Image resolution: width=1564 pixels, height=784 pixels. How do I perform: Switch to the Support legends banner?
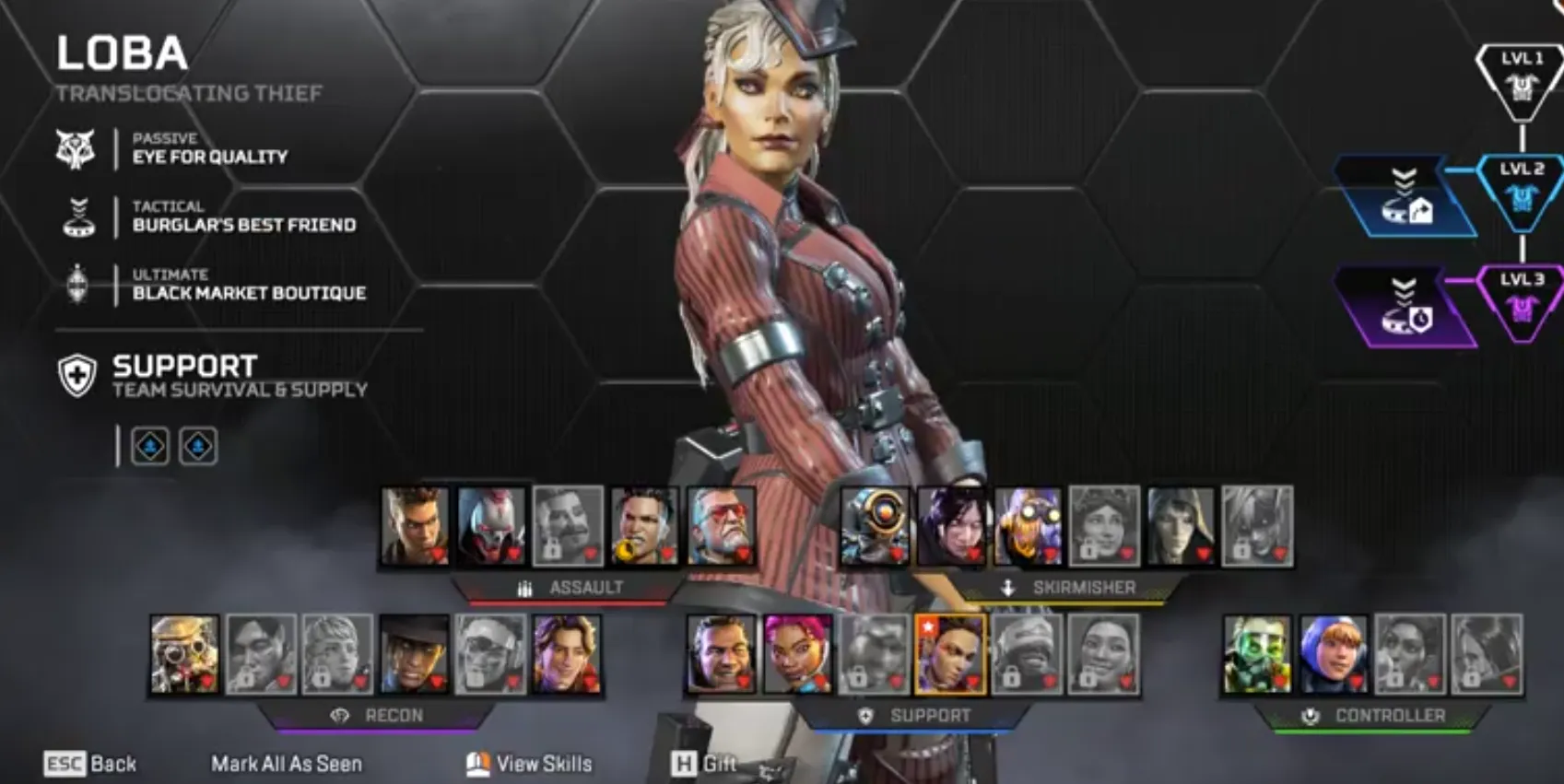point(864,714)
